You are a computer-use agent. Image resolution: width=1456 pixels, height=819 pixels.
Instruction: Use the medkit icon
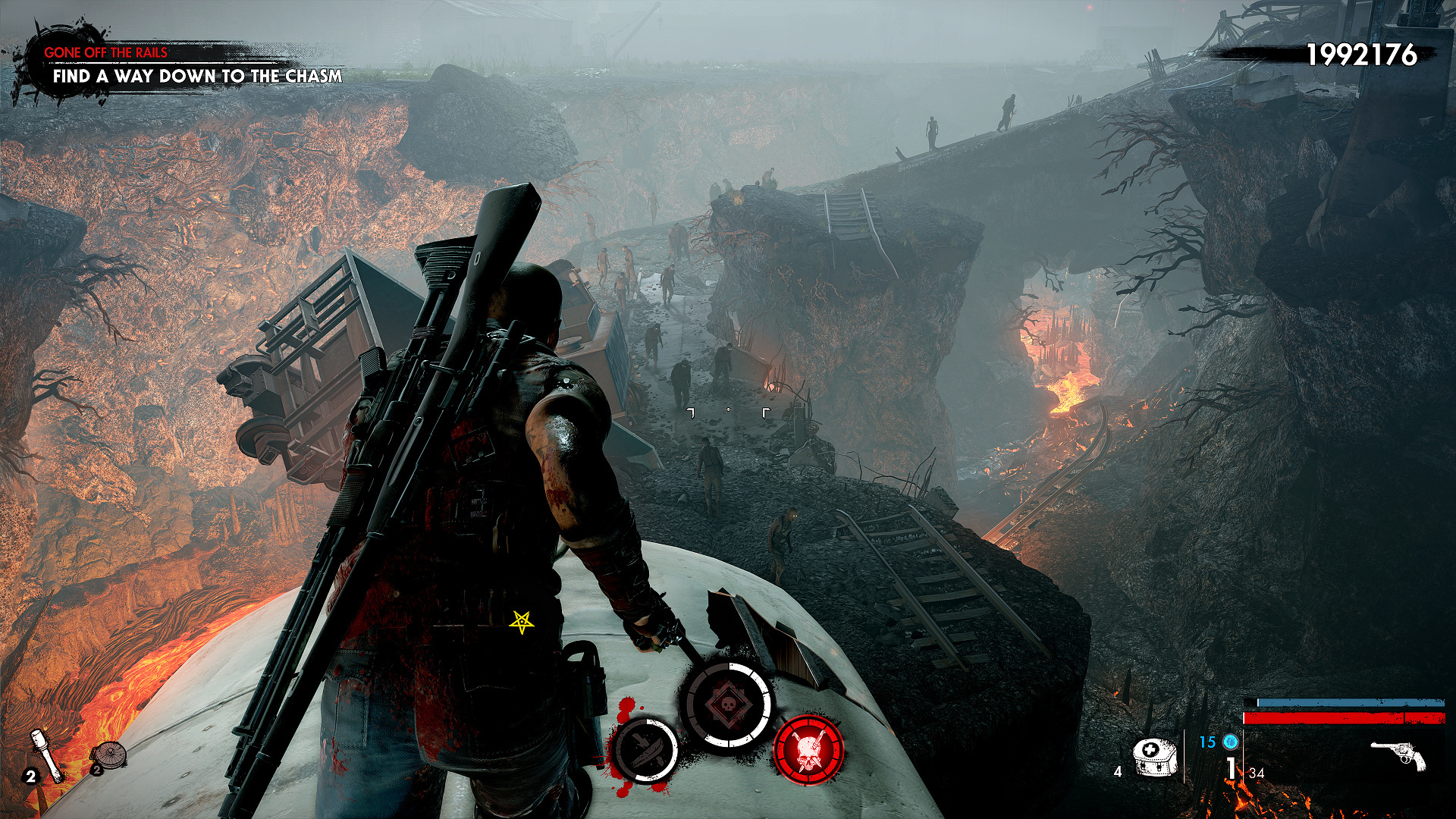(x=1153, y=756)
